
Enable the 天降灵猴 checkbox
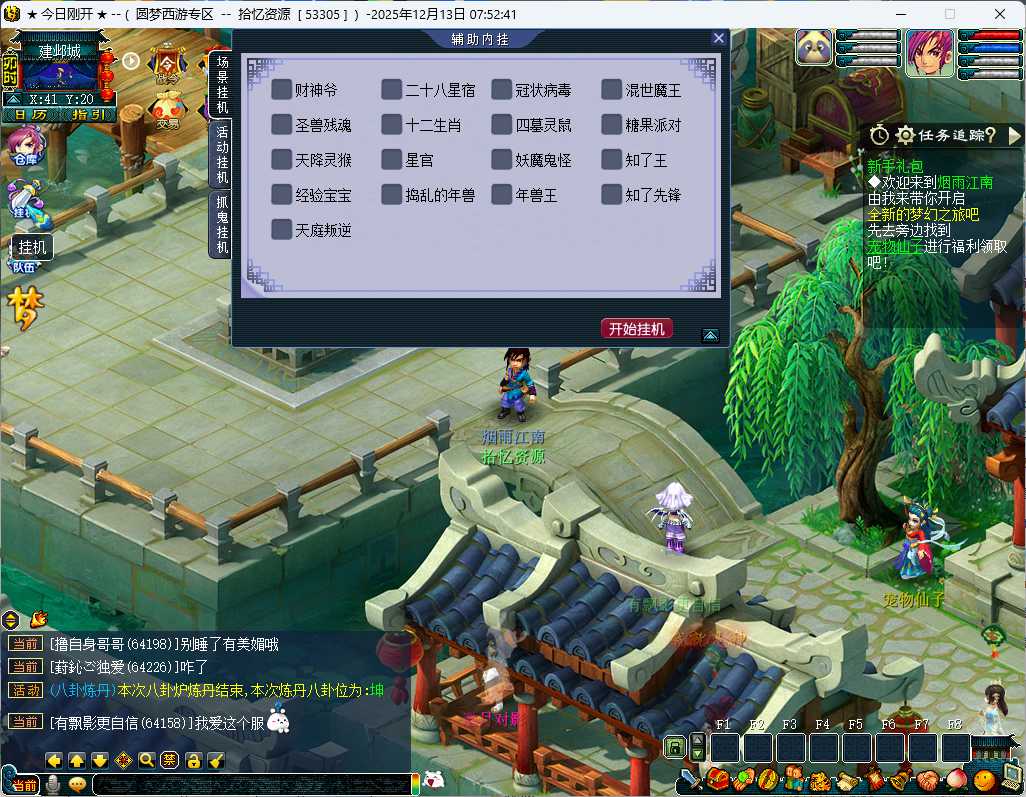(281, 160)
